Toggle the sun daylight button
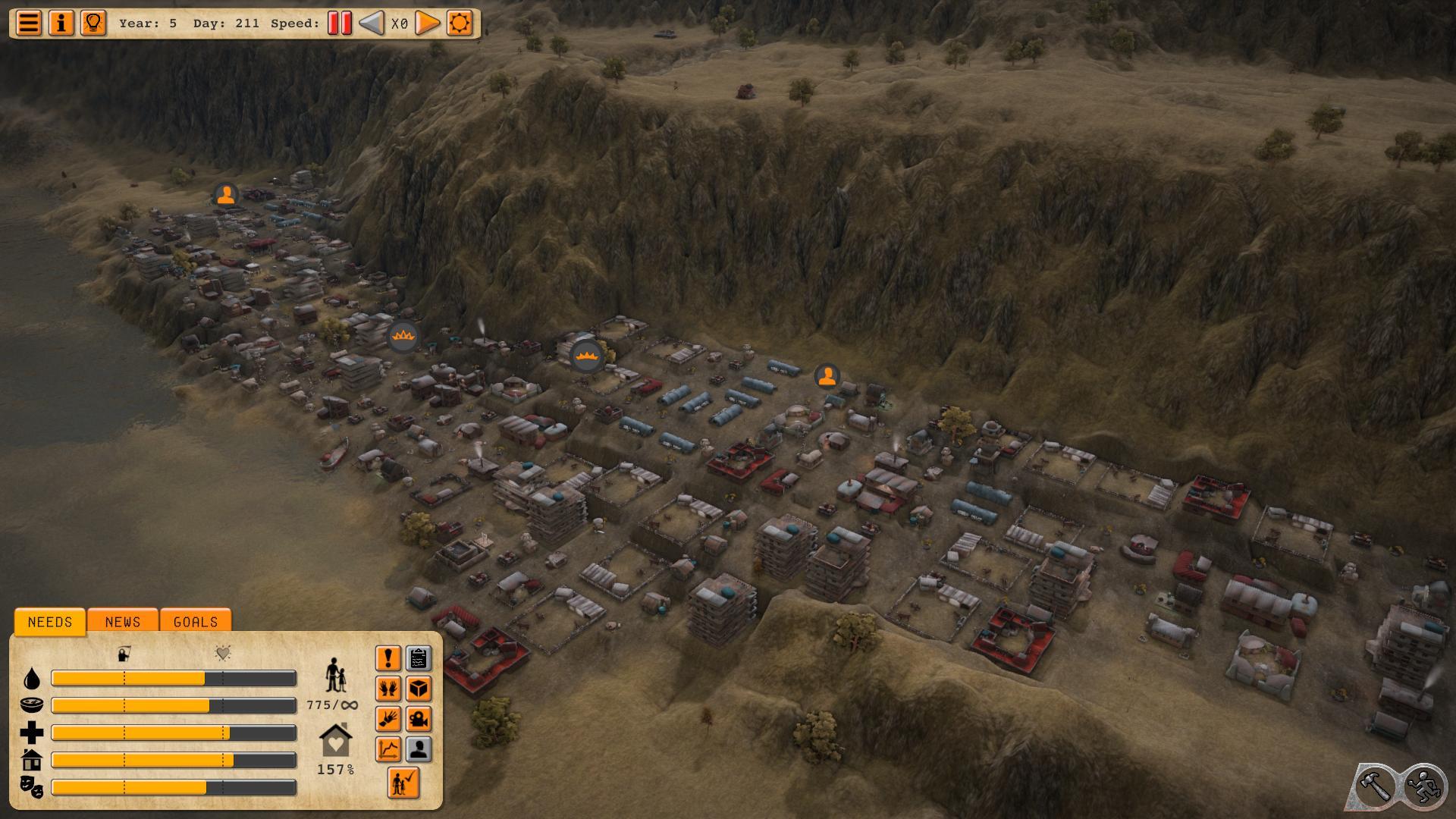 (460, 23)
